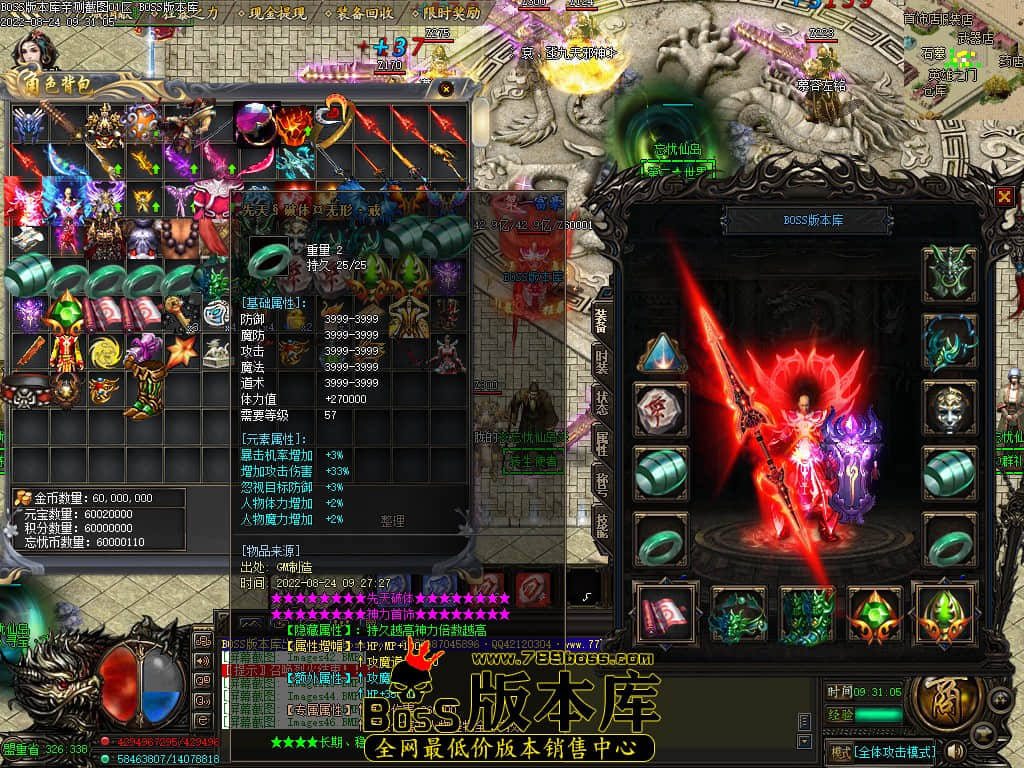
Task: Select the purple gem ring bag item
Action: pos(253,122)
